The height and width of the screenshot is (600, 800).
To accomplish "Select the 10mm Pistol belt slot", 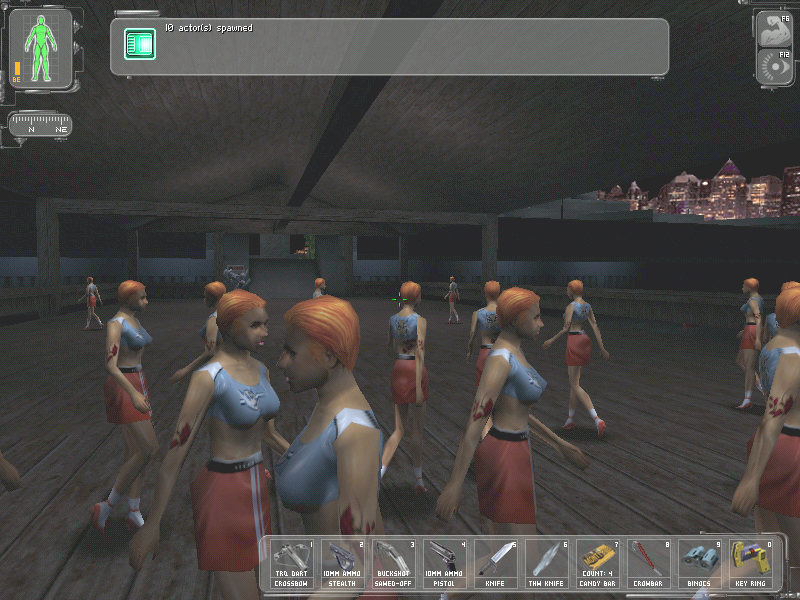I will tap(446, 564).
